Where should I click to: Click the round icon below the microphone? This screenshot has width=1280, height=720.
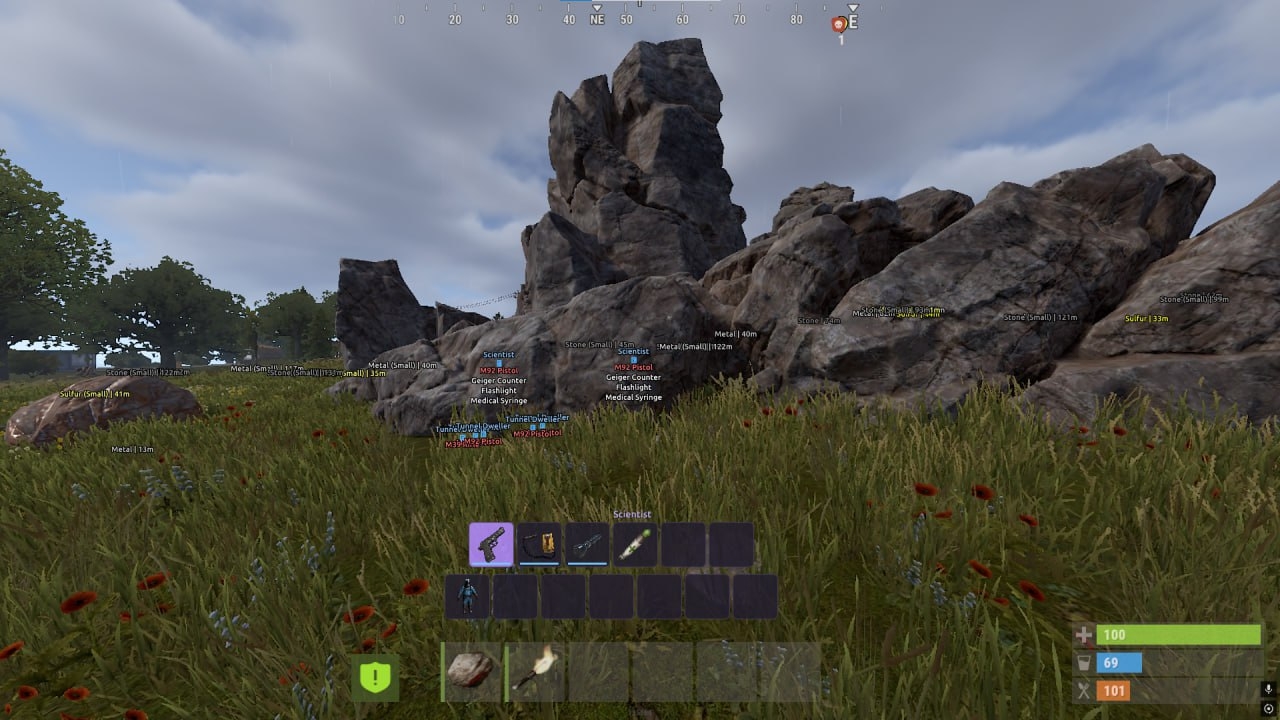tap(1268, 708)
